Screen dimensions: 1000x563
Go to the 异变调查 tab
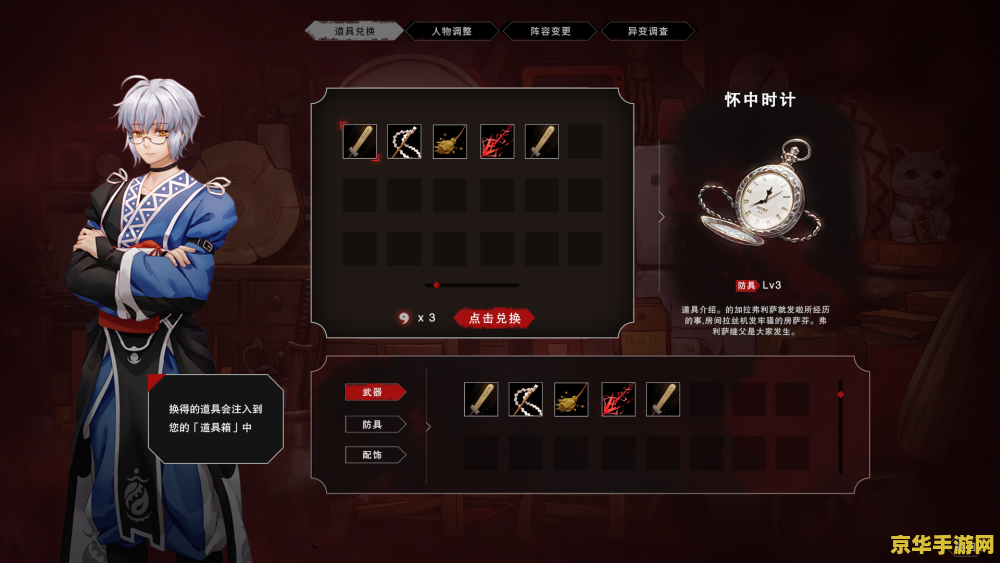tap(647, 31)
